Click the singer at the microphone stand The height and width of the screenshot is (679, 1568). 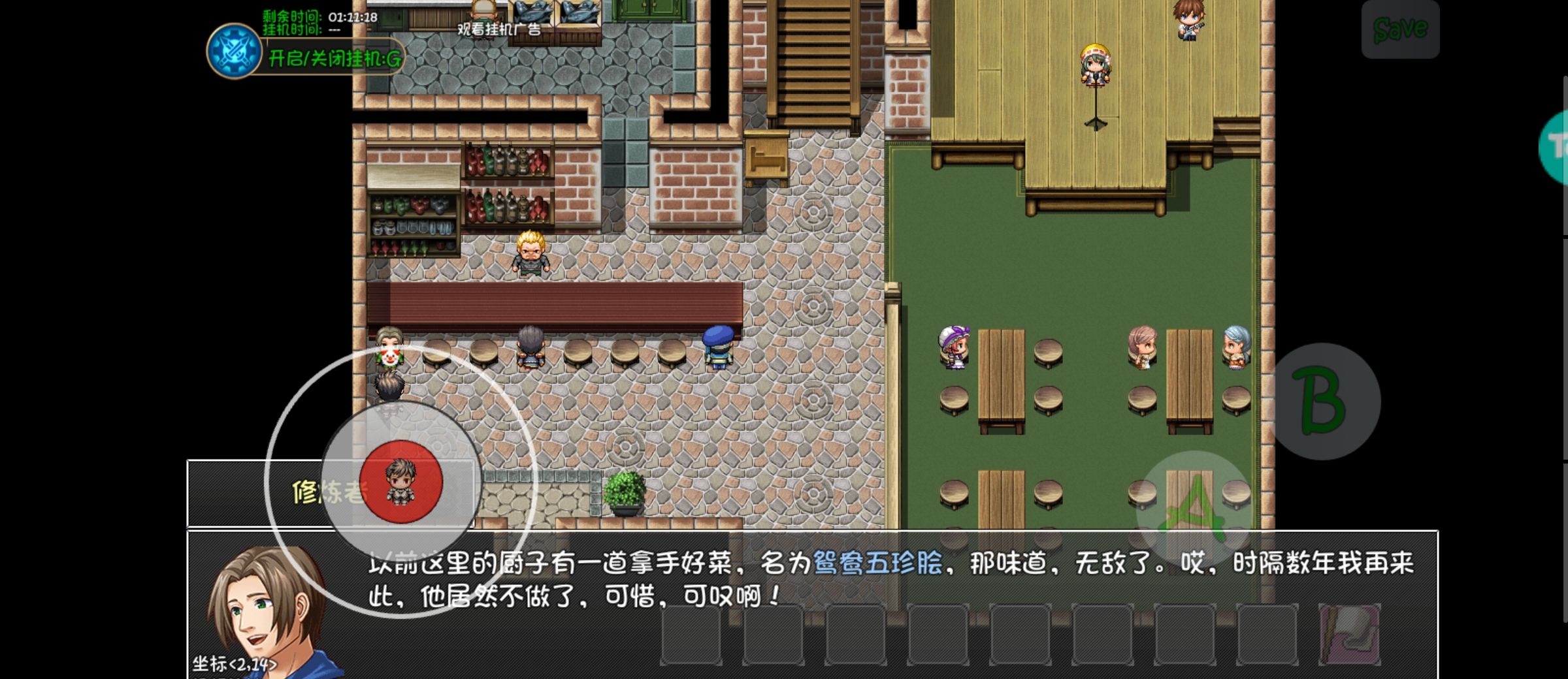click(x=1098, y=65)
